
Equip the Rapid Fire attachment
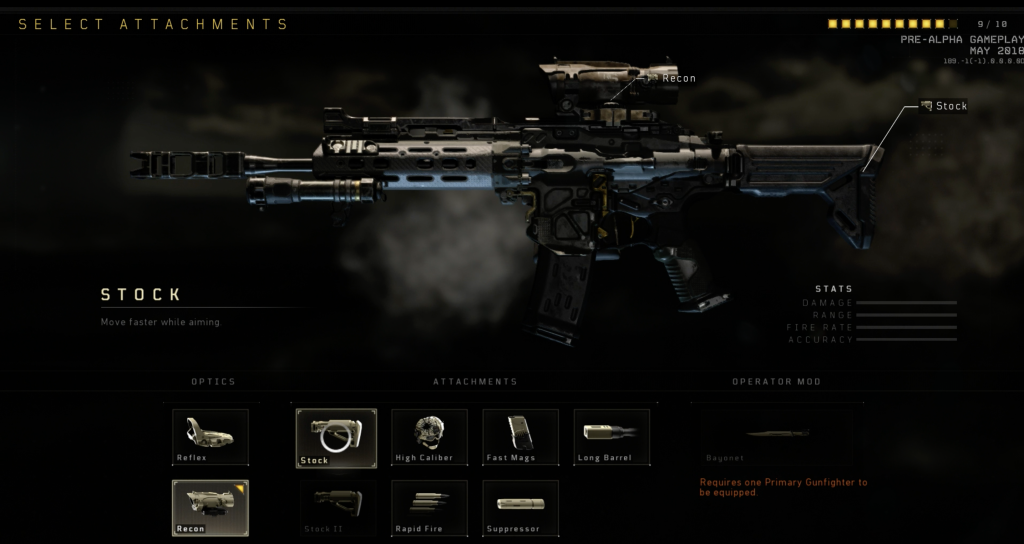click(429, 508)
